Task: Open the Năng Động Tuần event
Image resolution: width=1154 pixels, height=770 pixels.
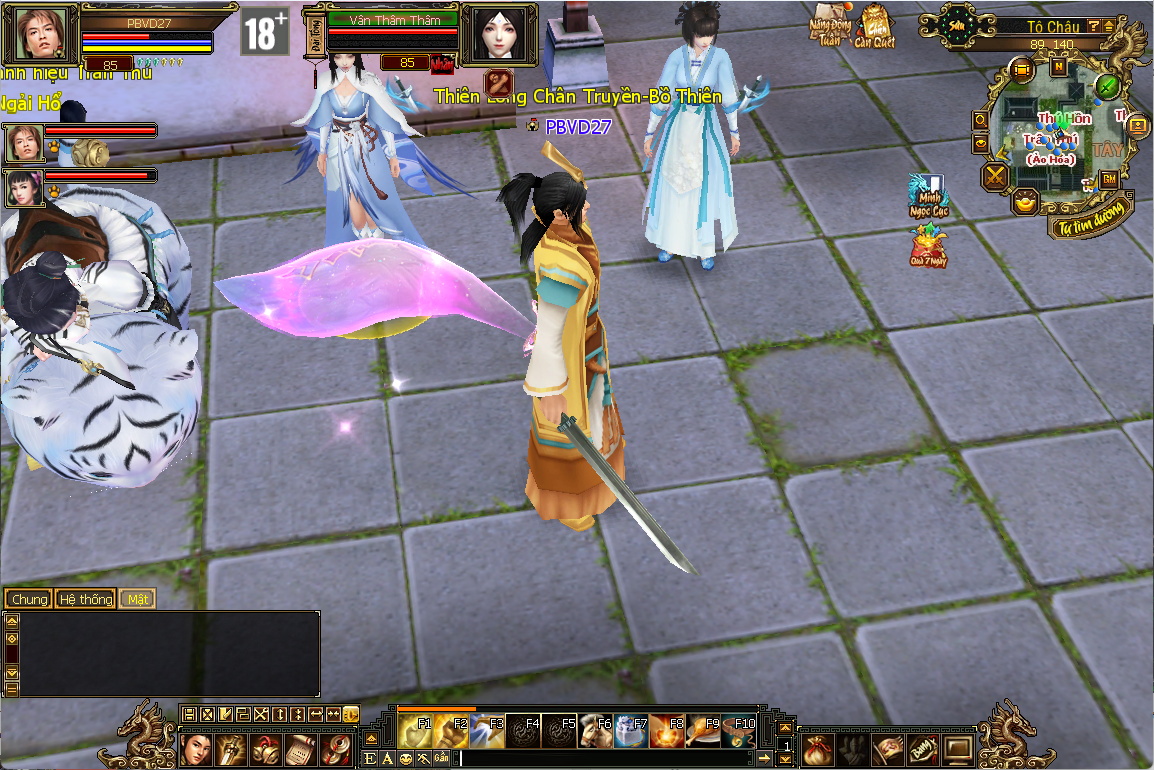Action: (x=830, y=28)
